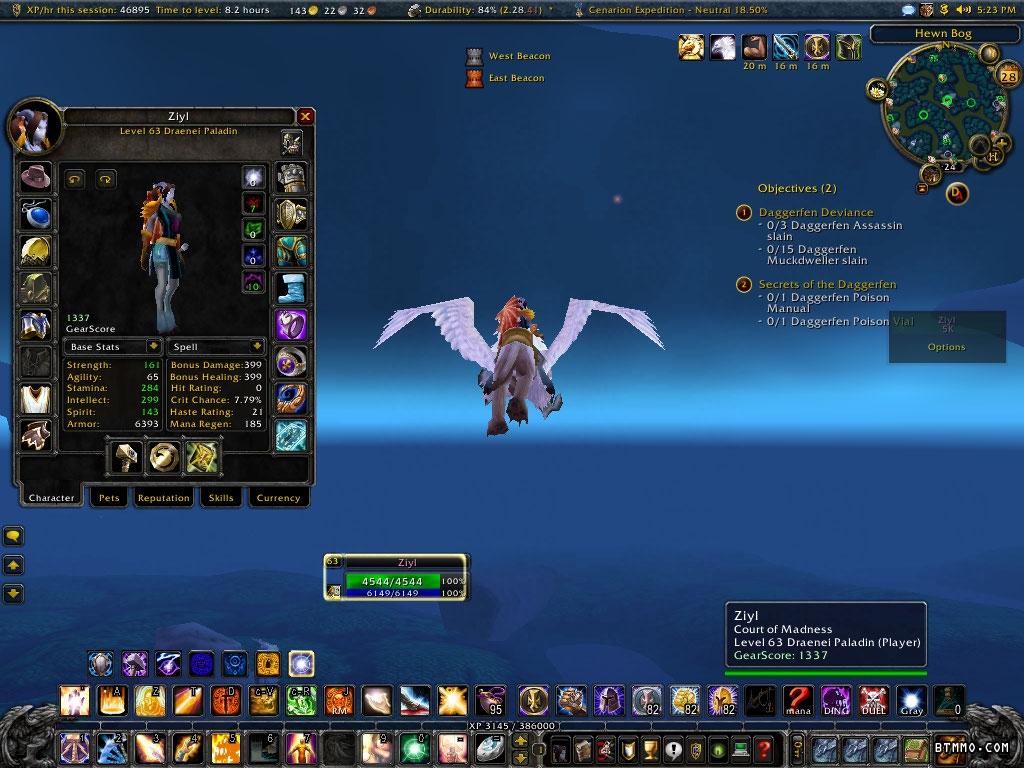Select the blue amulet neck slot
The height and width of the screenshot is (768, 1024).
pyautogui.click(x=36, y=215)
